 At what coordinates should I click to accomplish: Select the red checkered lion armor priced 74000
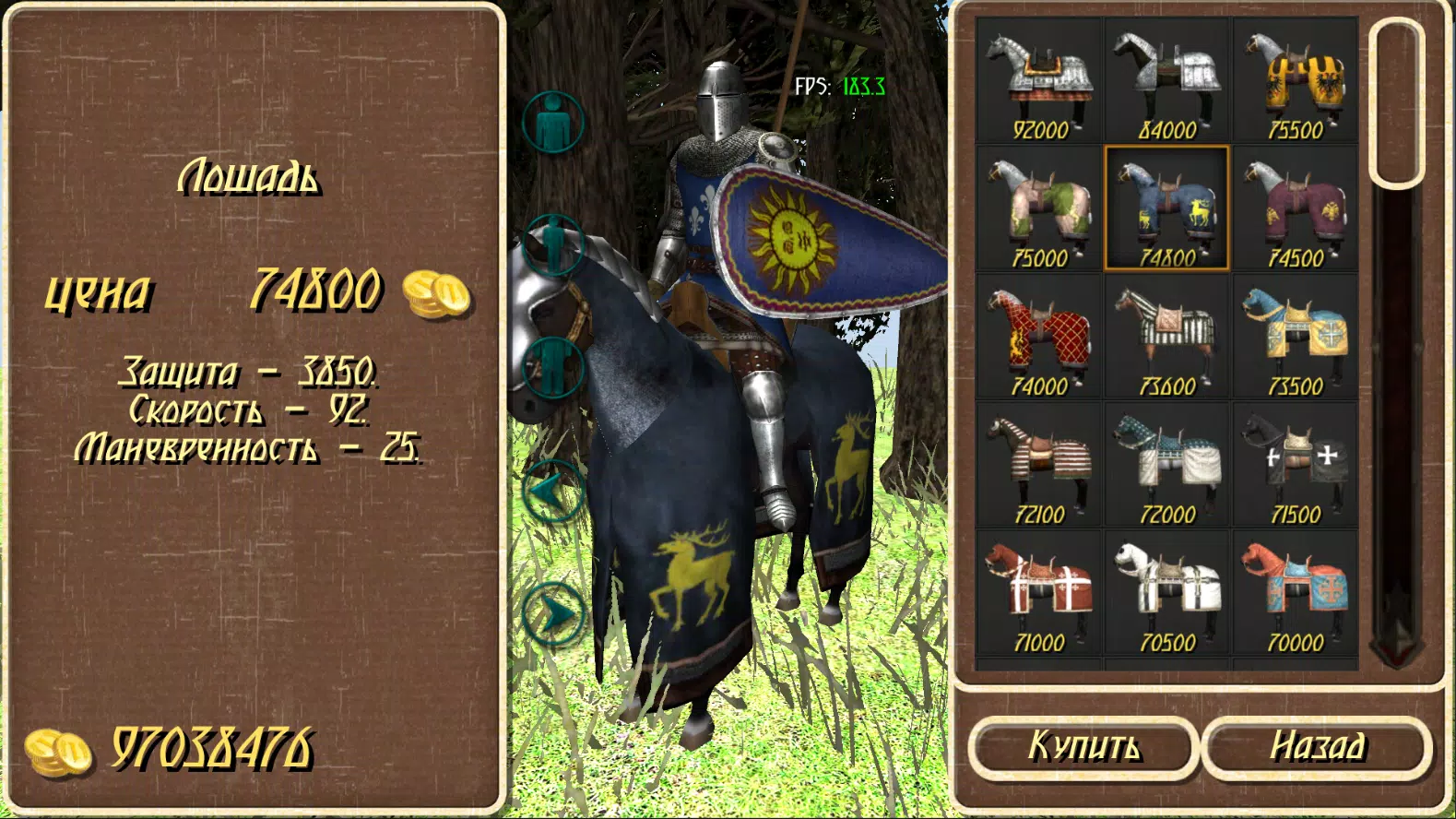coord(1040,332)
